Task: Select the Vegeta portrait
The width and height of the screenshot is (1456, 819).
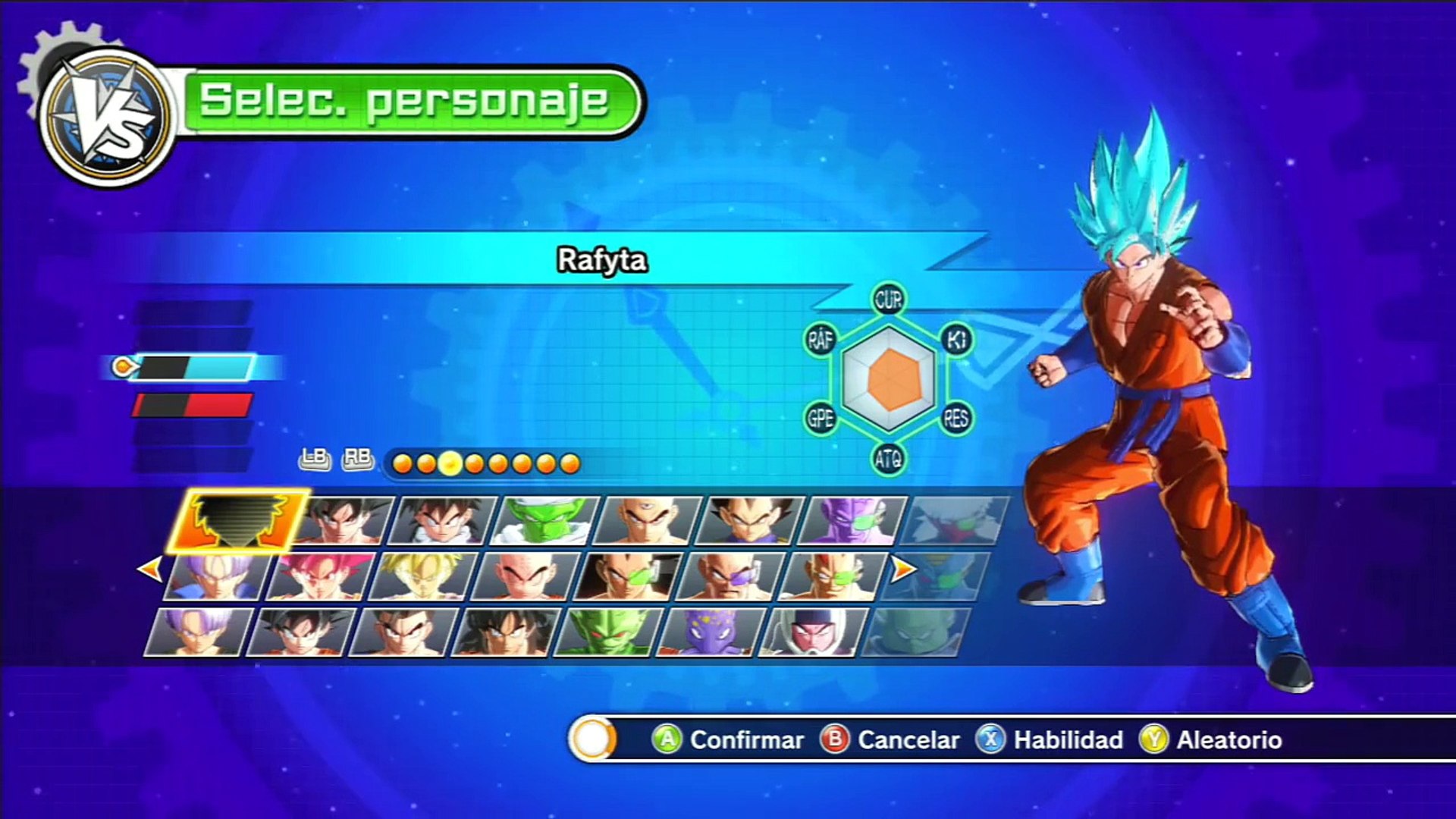Action: coord(748,521)
